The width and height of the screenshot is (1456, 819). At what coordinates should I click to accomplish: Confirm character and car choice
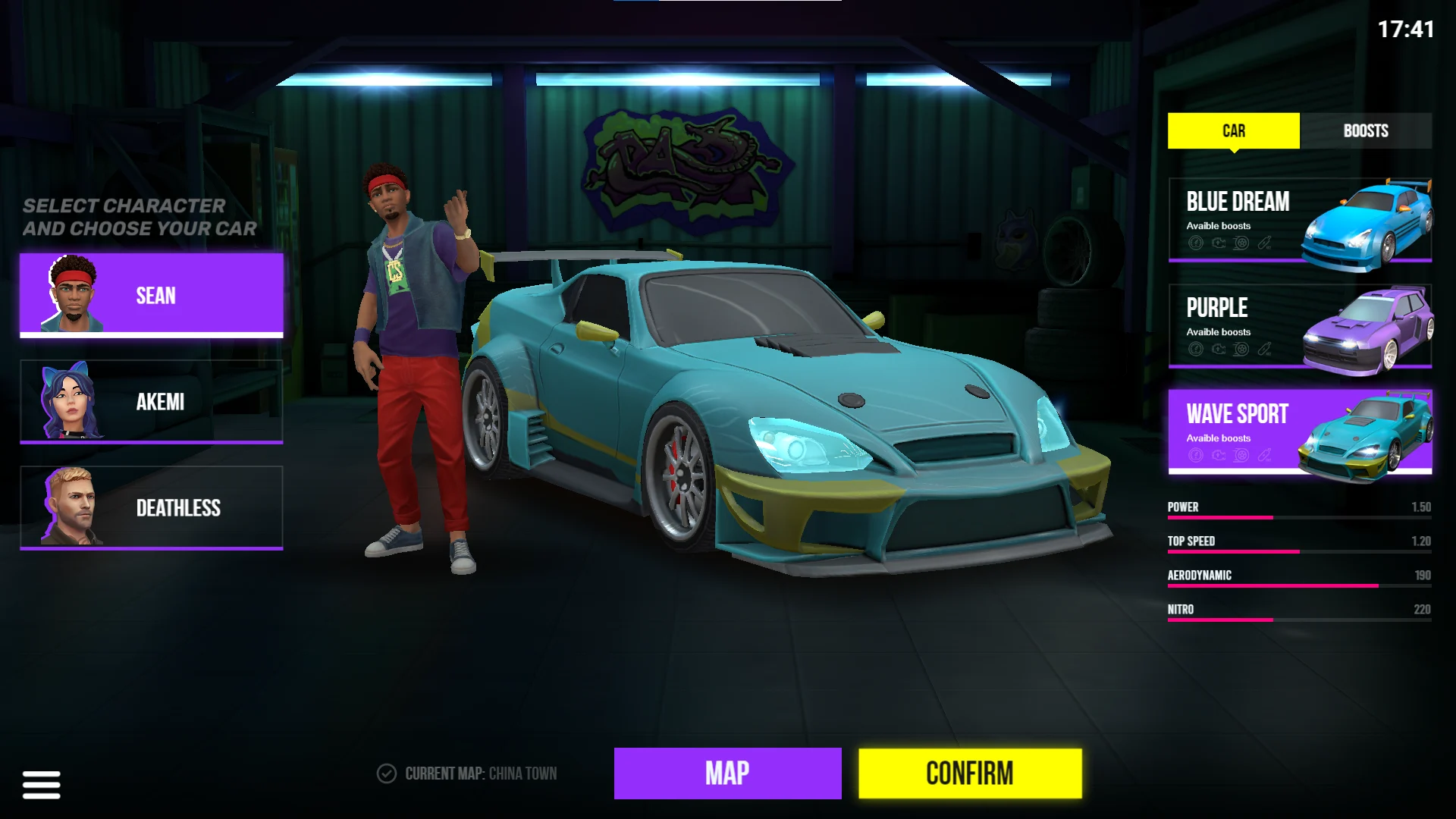pos(970,773)
